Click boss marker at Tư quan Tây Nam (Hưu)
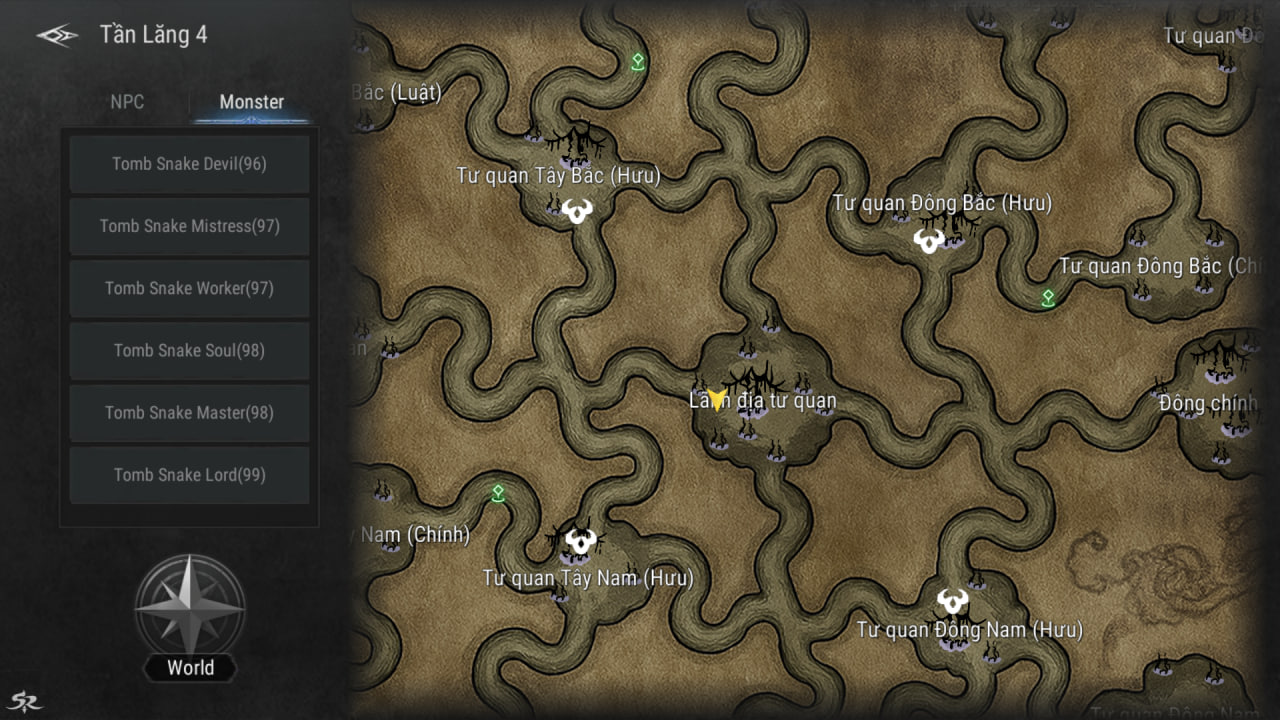Viewport: 1280px width, 720px height. [x=580, y=542]
